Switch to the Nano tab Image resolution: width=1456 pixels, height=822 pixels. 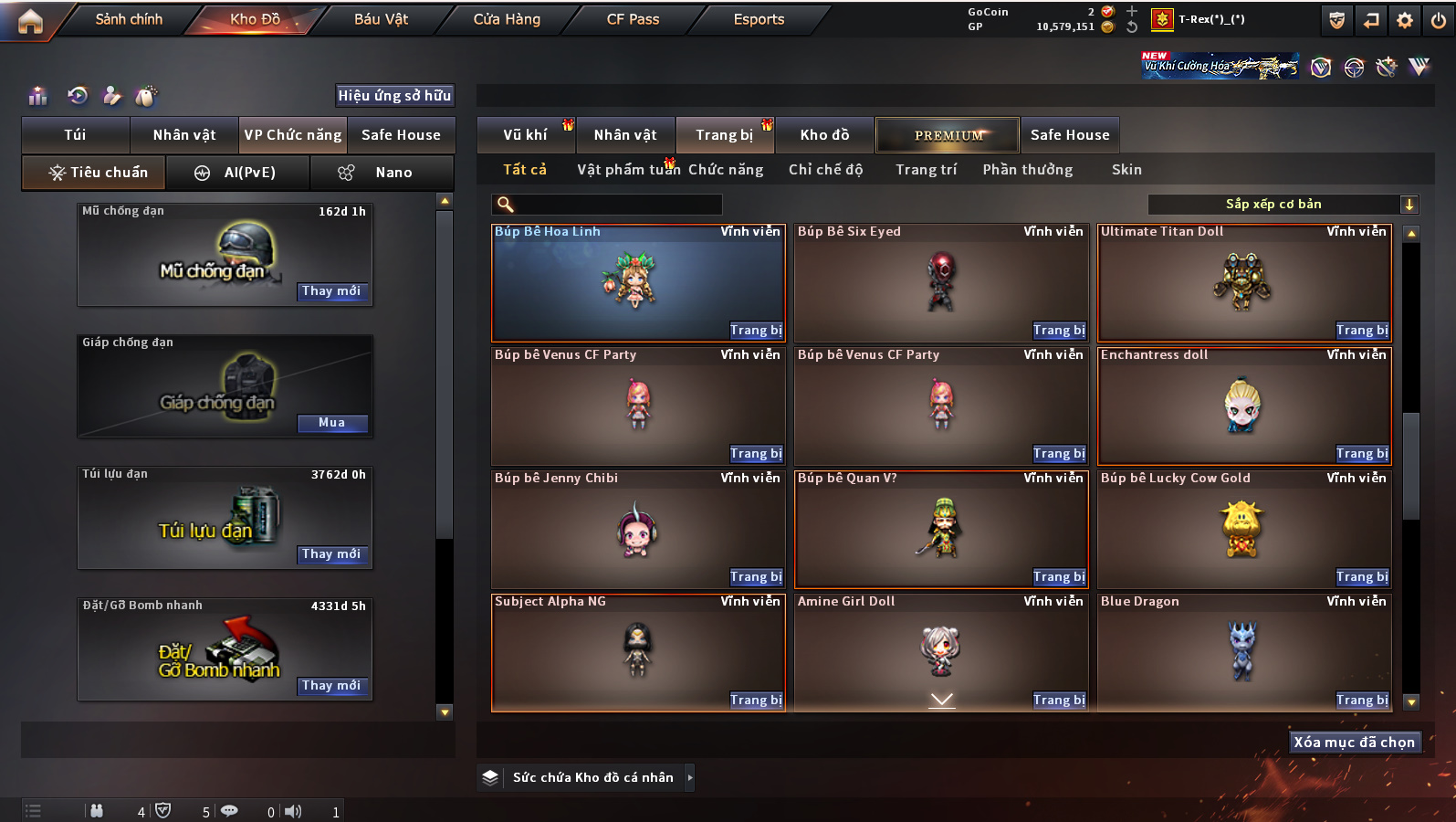[382, 173]
